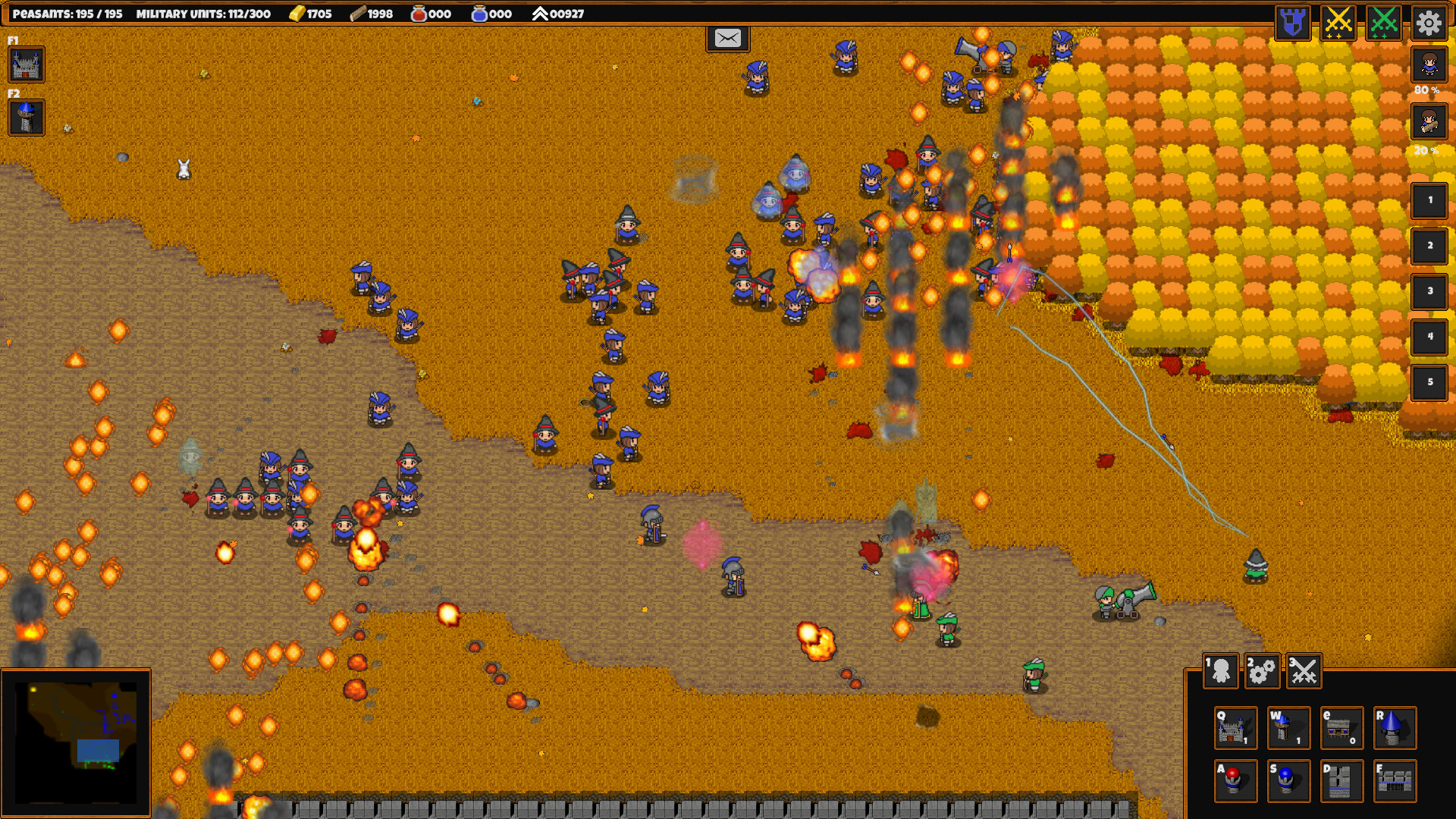Select the castle (Q) build icon
This screenshot has width=1456, height=819.
point(1235,728)
